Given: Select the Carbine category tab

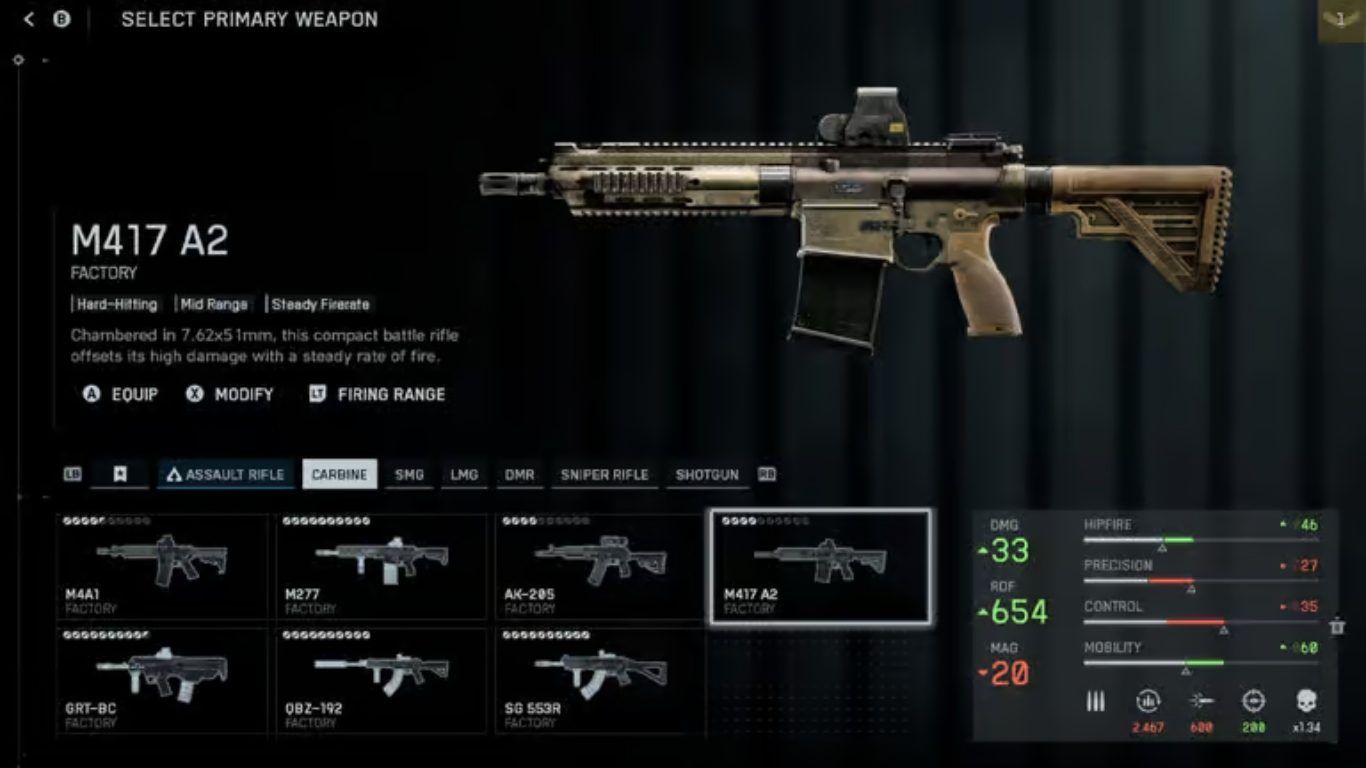Looking at the screenshot, I should [x=340, y=475].
